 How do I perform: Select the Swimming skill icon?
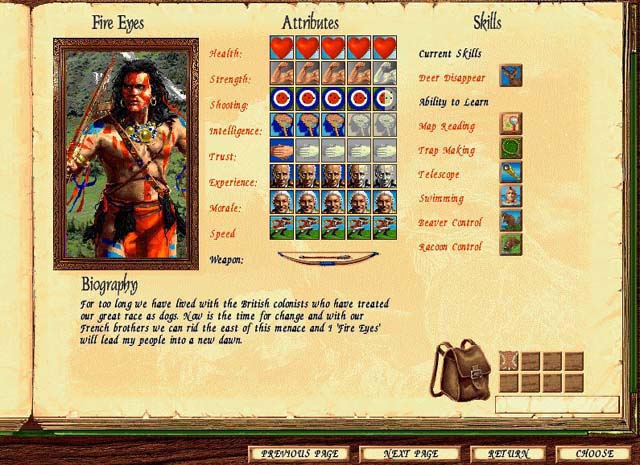pyautogui.click(x=511, y=196)
